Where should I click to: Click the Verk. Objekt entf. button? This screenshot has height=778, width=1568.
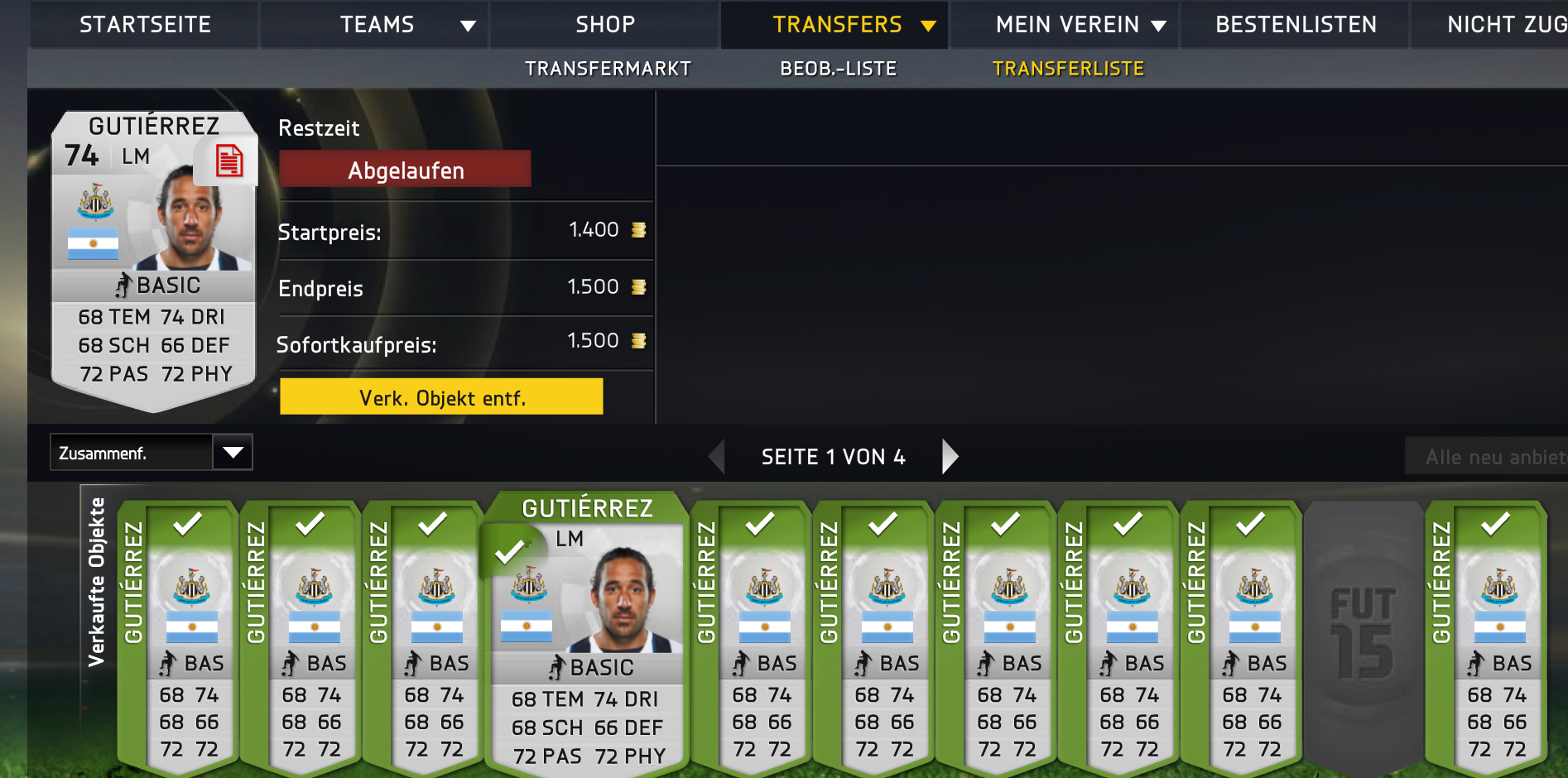click(441, 397)
